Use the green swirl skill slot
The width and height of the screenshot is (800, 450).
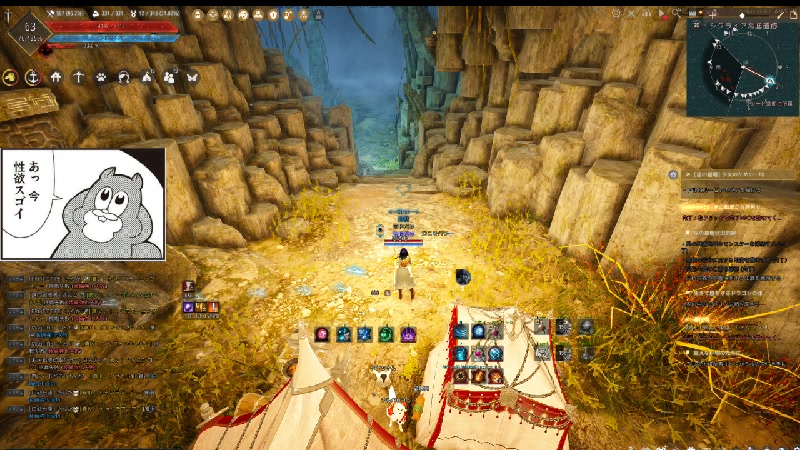click(385, 334)
